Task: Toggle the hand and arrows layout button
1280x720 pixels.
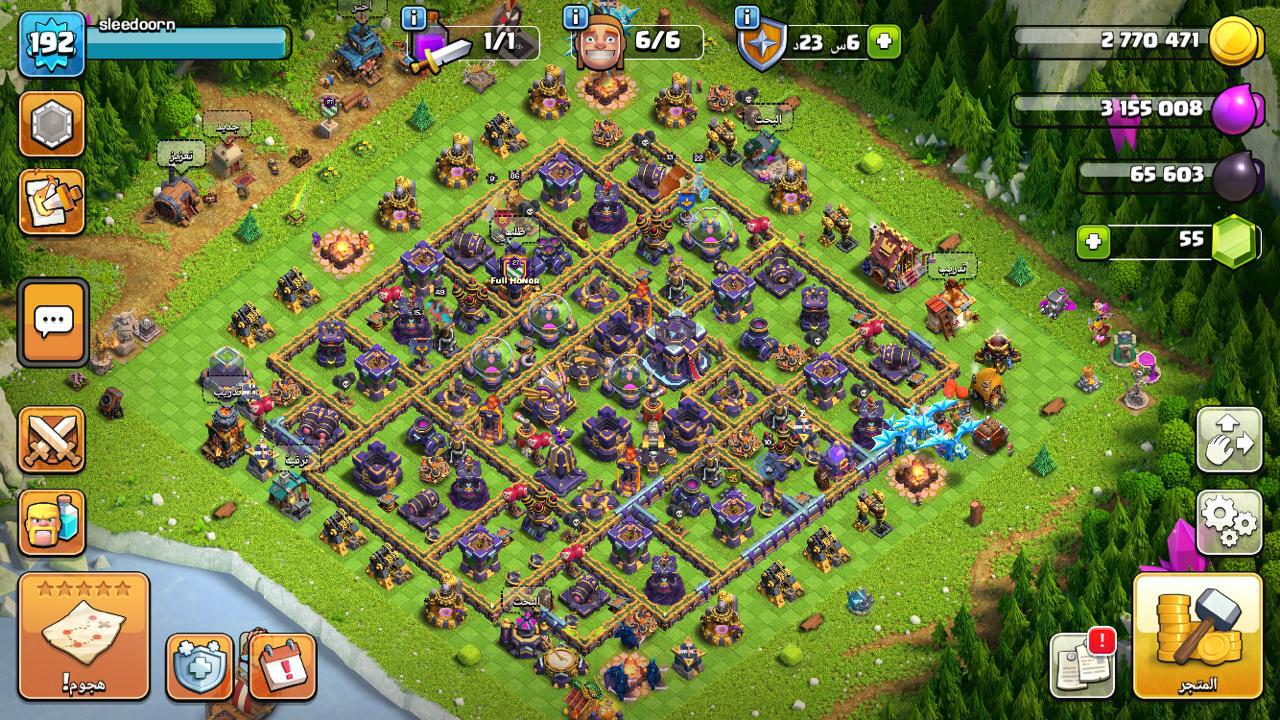Action: 1229,438
